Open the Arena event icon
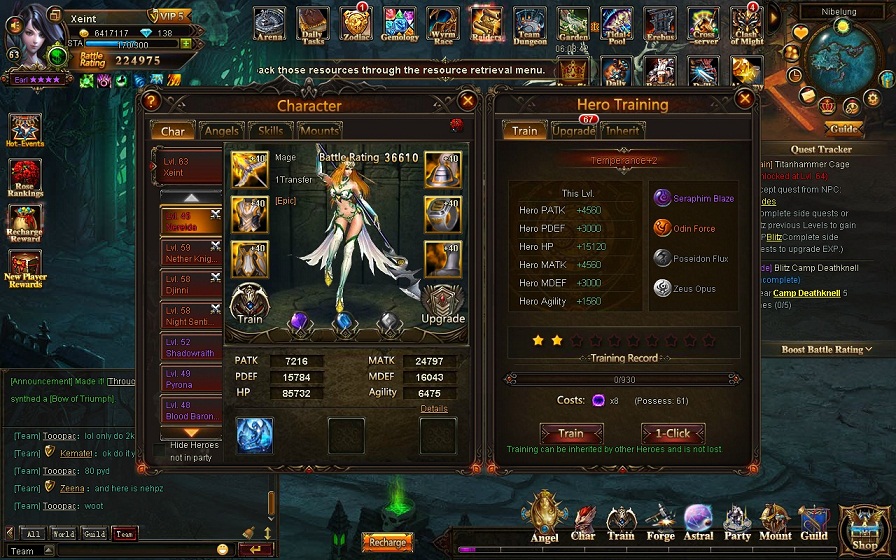896x560 pixels. (x=270, y=23)
